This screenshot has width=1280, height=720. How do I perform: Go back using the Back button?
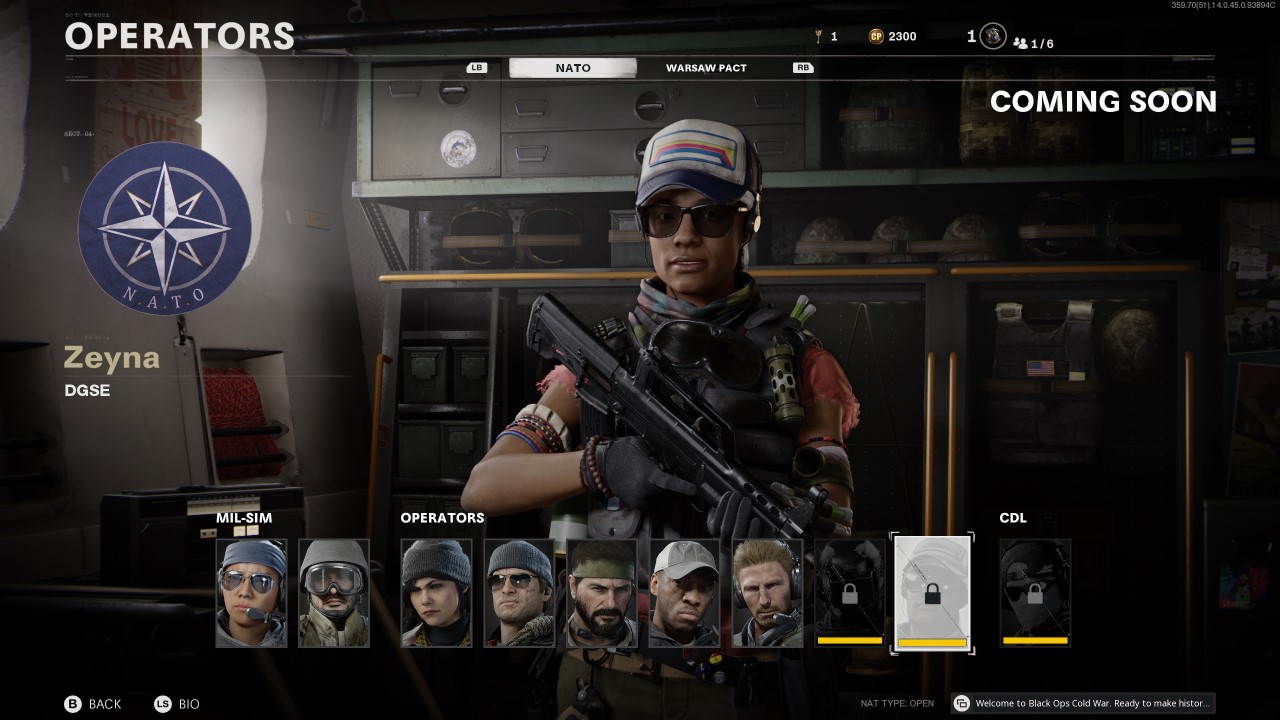(93, 704)
